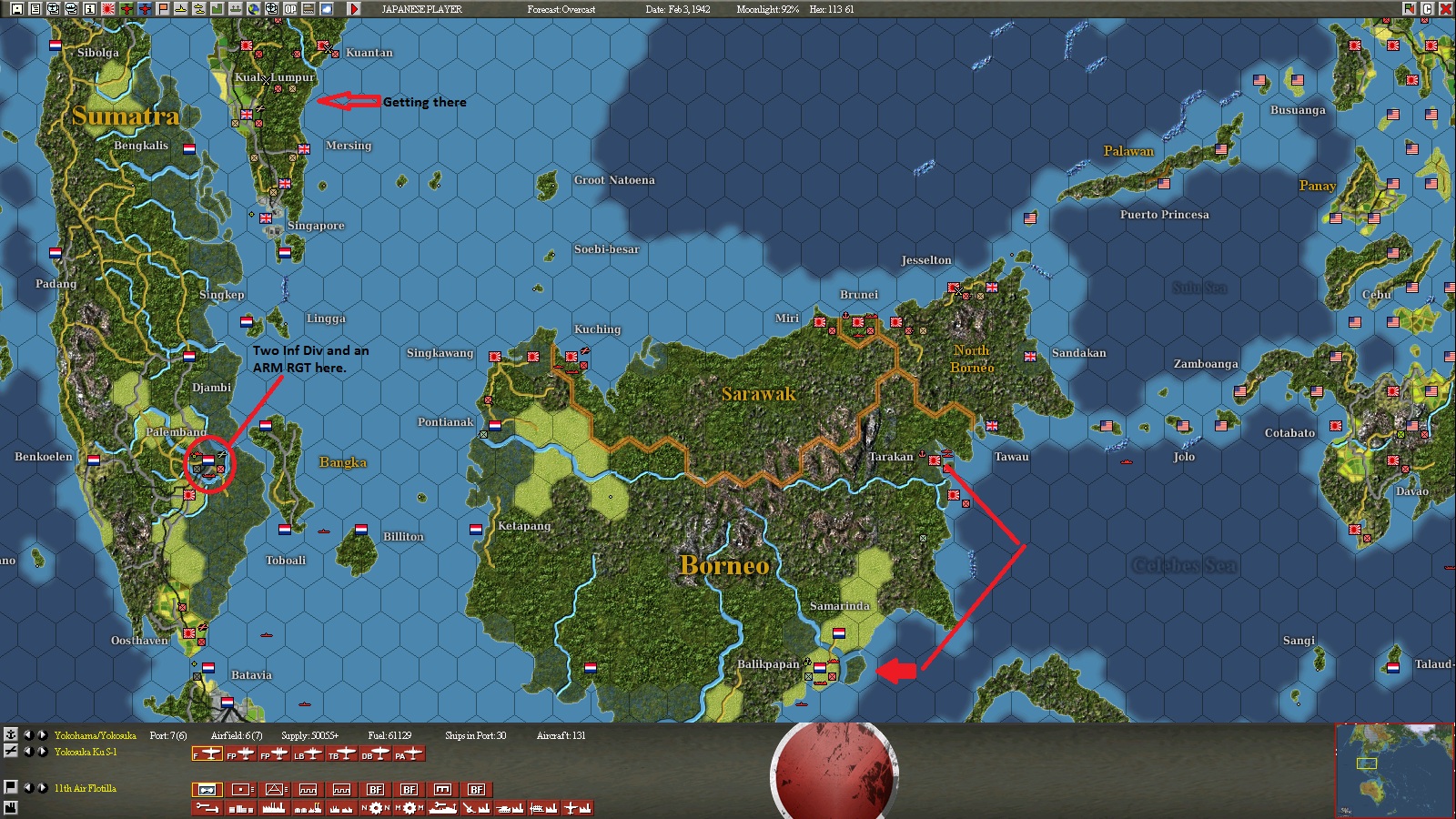Save the game with the disk icon

[17, 9]
